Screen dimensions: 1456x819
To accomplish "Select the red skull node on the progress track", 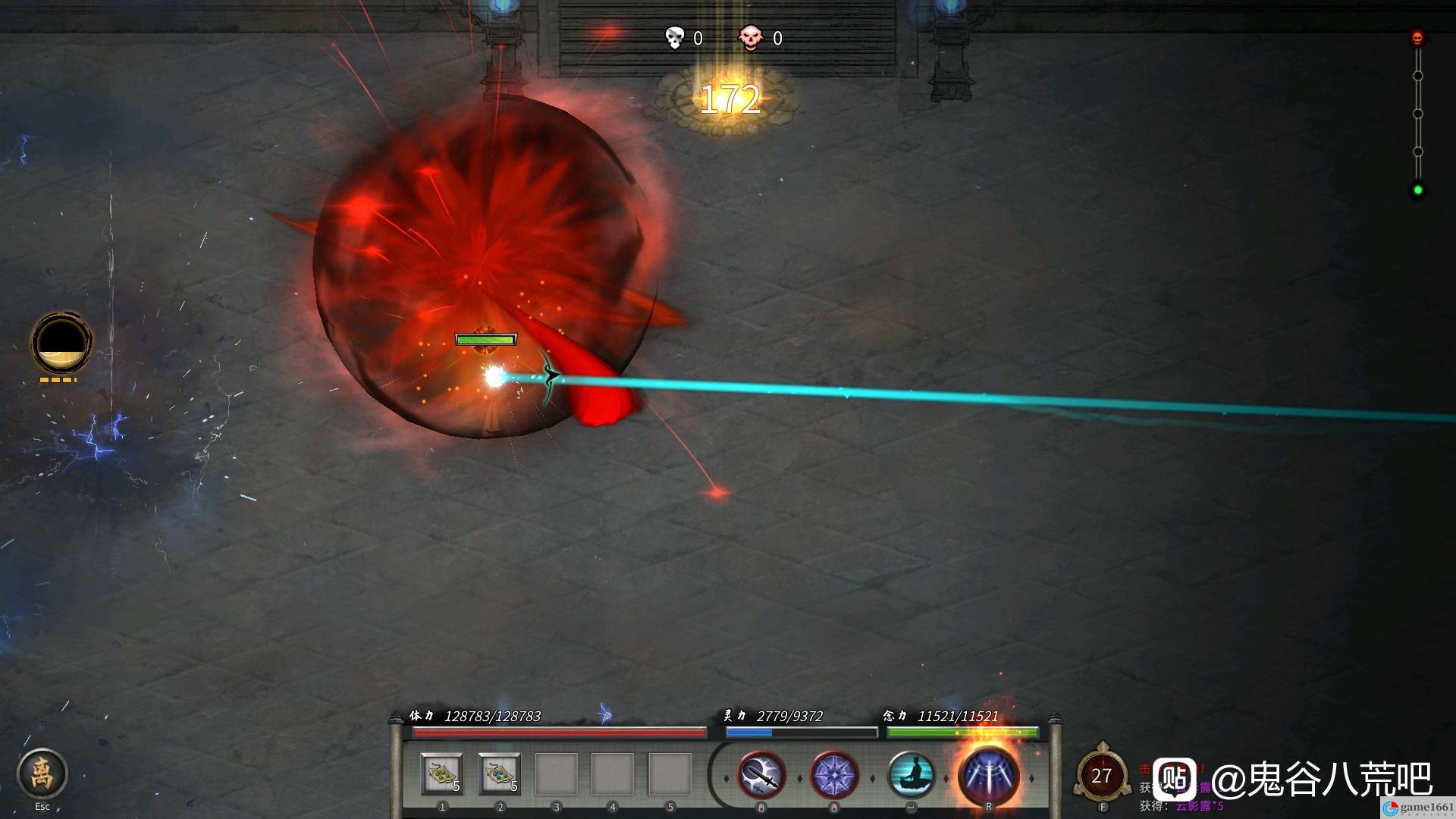I will coord(1417,38).
